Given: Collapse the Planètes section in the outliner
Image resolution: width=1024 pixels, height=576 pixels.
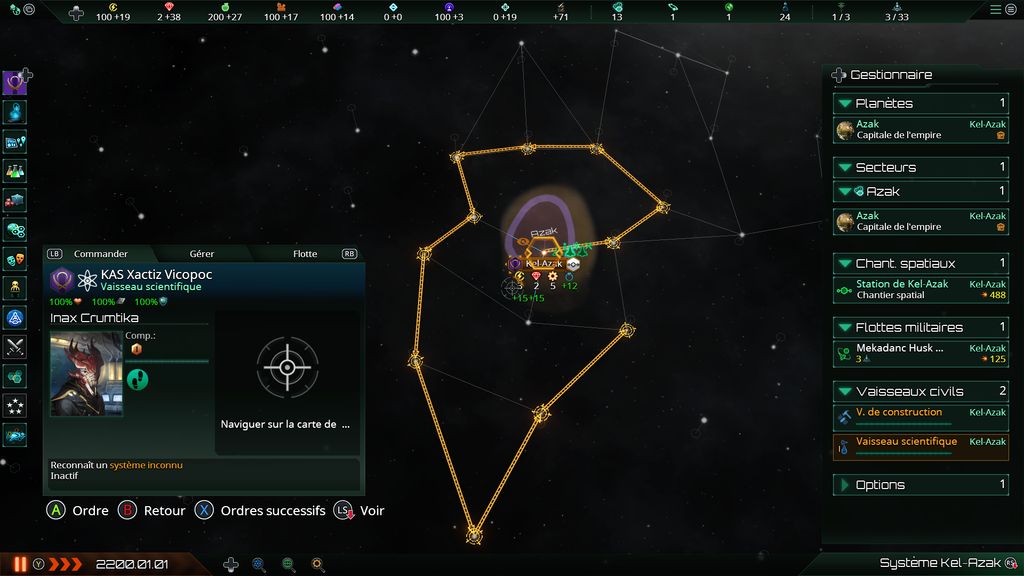Looking at the screenshot, I should click(845, 103).
